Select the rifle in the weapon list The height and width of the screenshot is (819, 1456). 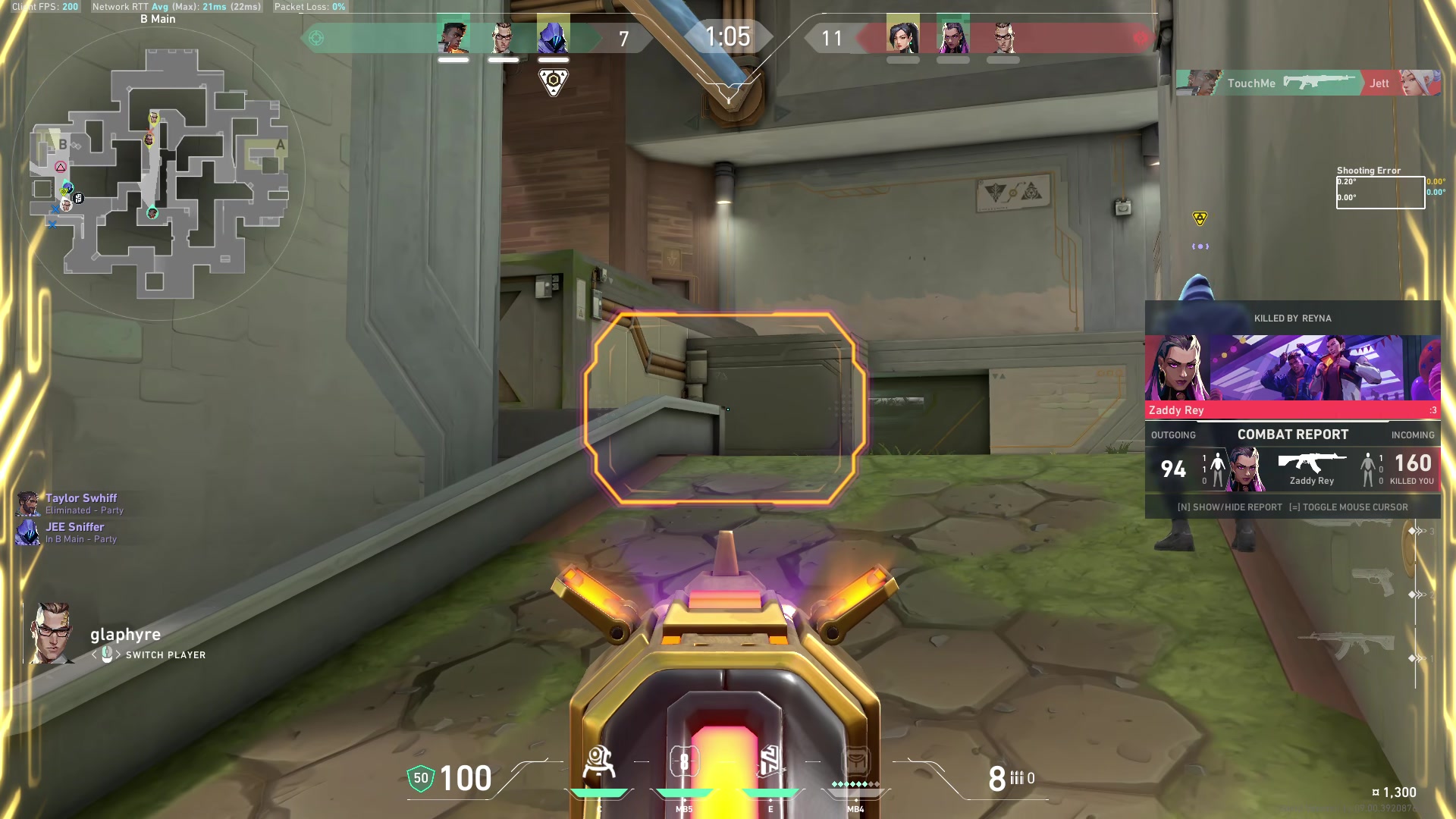pos(1348,646)
